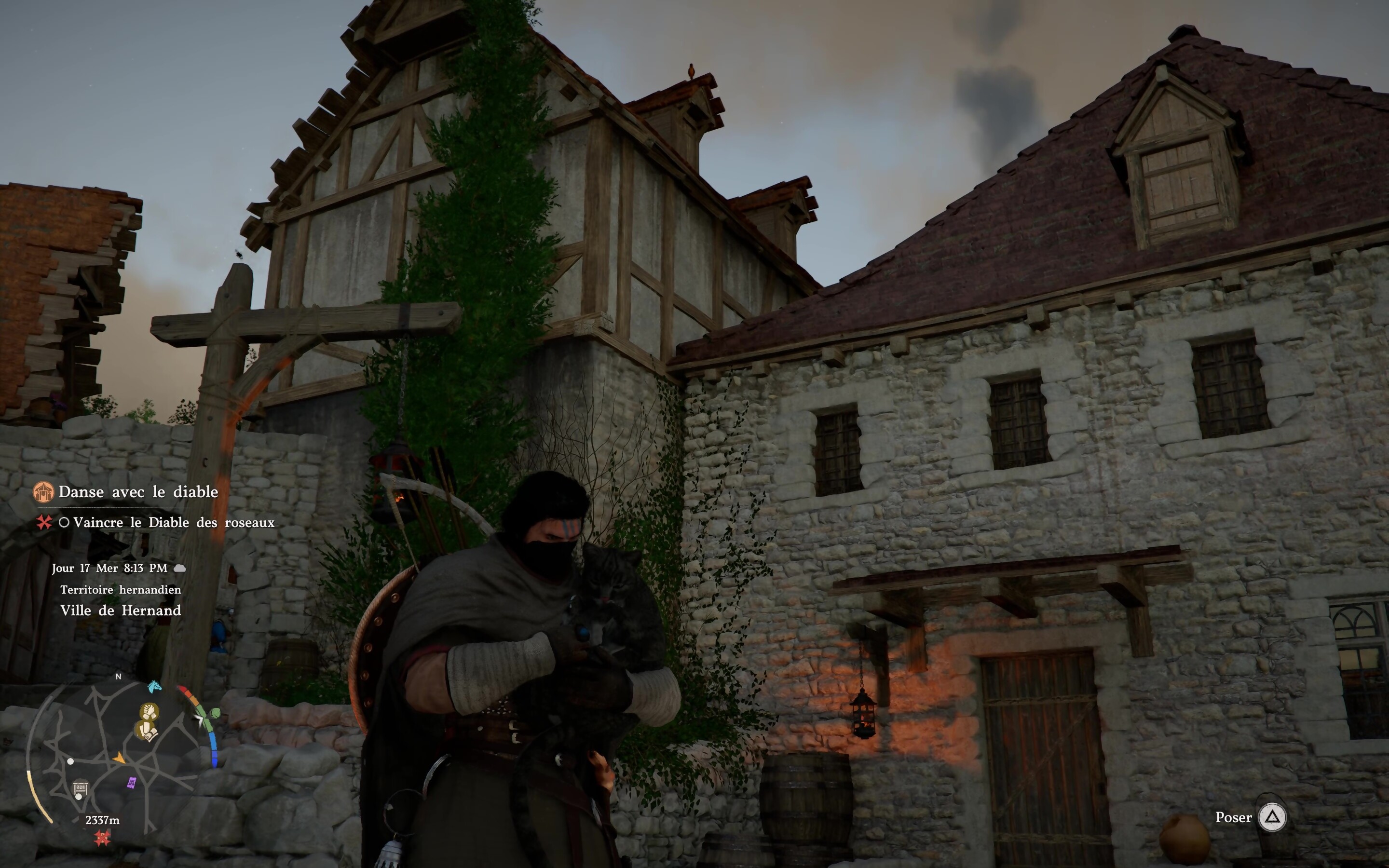Click the green fist icon beside the minimap
Viewport: 1389px width, 868px height.
(215, 713)
